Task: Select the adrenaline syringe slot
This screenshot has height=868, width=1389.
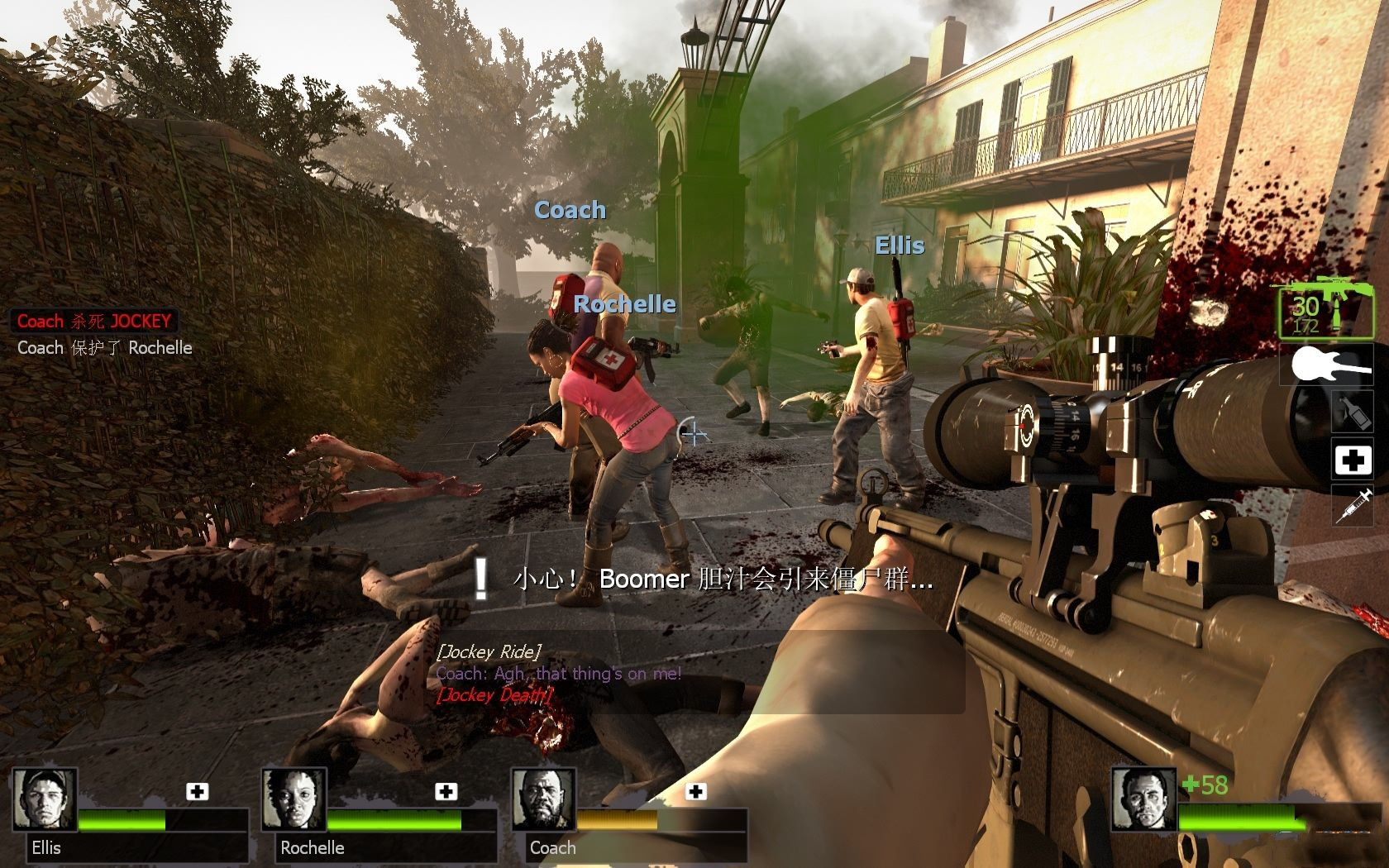Action: pyautogui.click(x=1353, y=504)
